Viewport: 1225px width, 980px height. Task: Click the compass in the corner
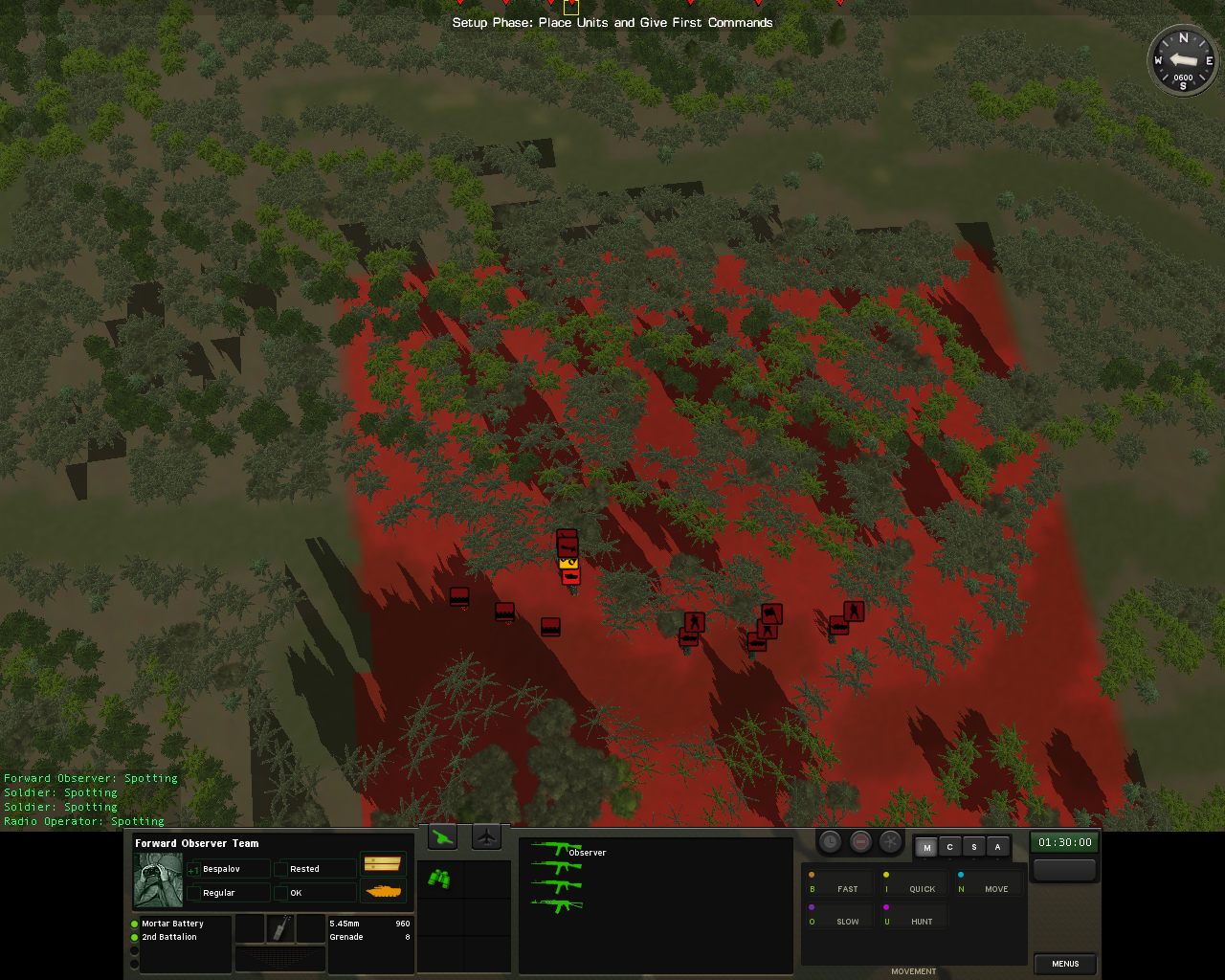(x=1183, y=60)
